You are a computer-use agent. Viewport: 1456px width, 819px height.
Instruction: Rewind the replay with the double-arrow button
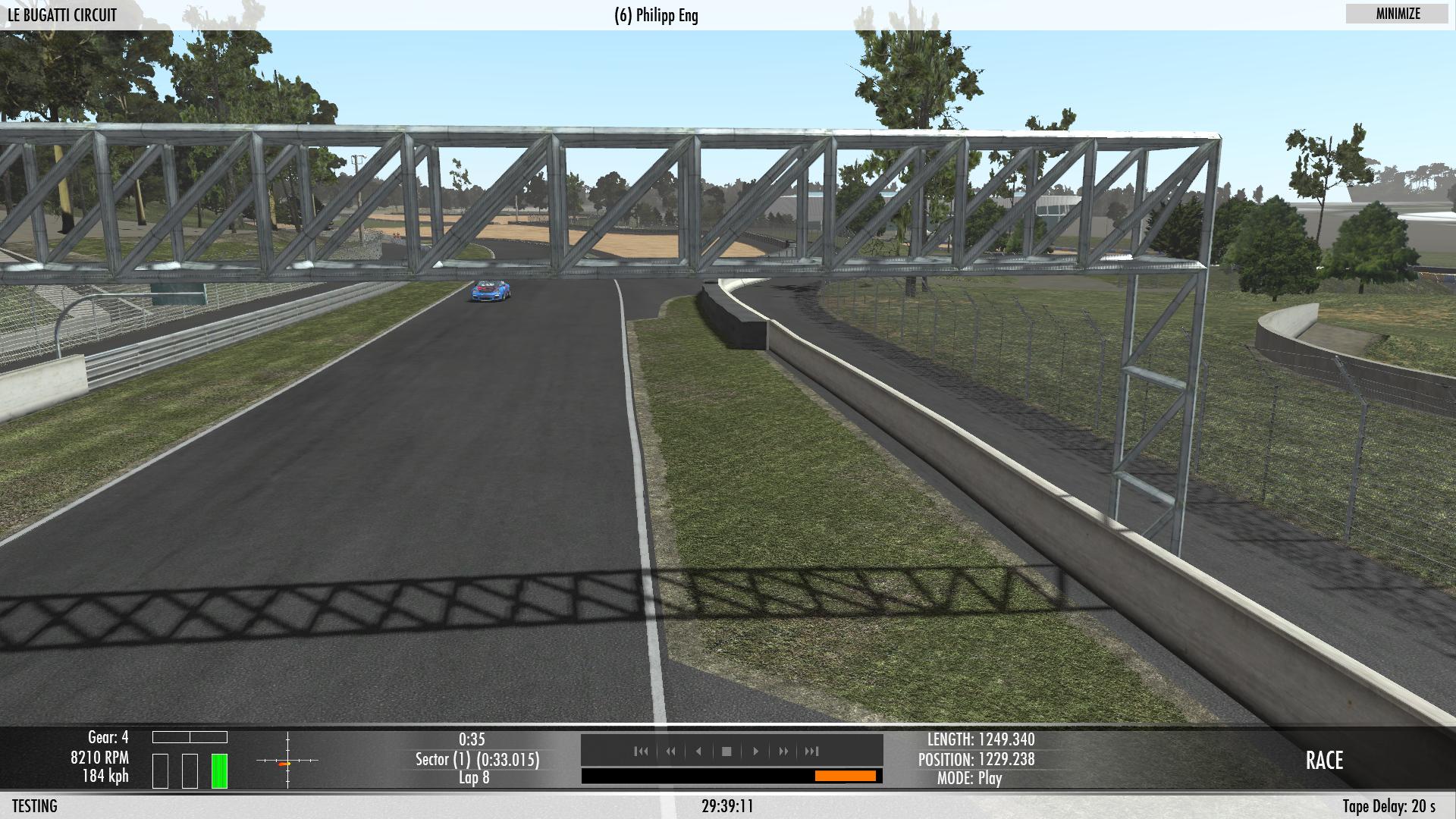coord(670,752)
